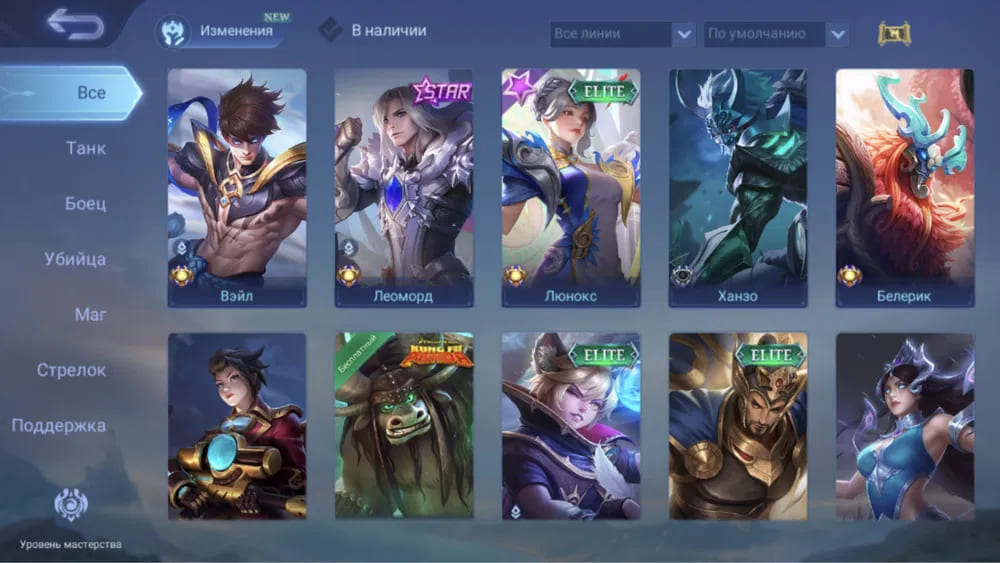Select the Kung Fu Panda bull hero card

(404, 427)
